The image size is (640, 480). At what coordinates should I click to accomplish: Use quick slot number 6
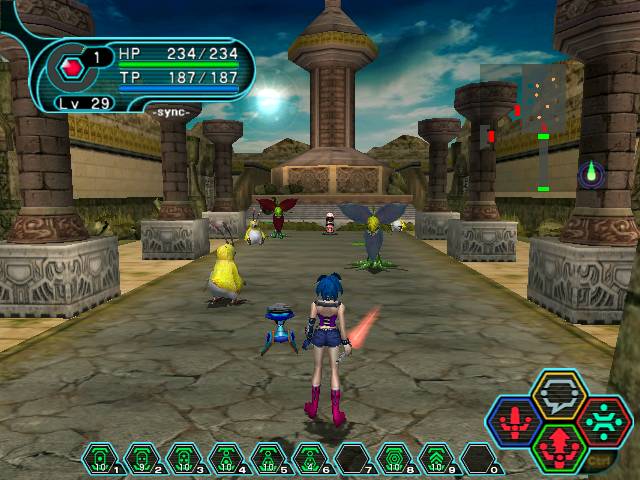pos(310,458)
